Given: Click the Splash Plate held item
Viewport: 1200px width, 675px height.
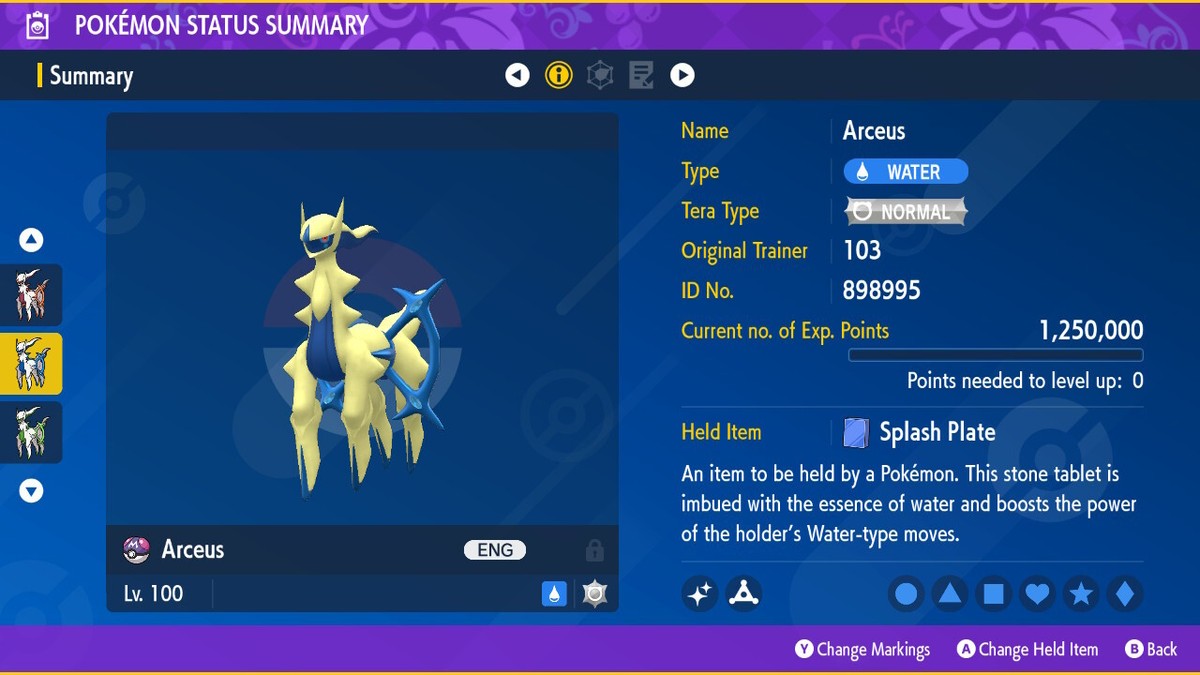Looking at the screenshot, I should (920, 432).
